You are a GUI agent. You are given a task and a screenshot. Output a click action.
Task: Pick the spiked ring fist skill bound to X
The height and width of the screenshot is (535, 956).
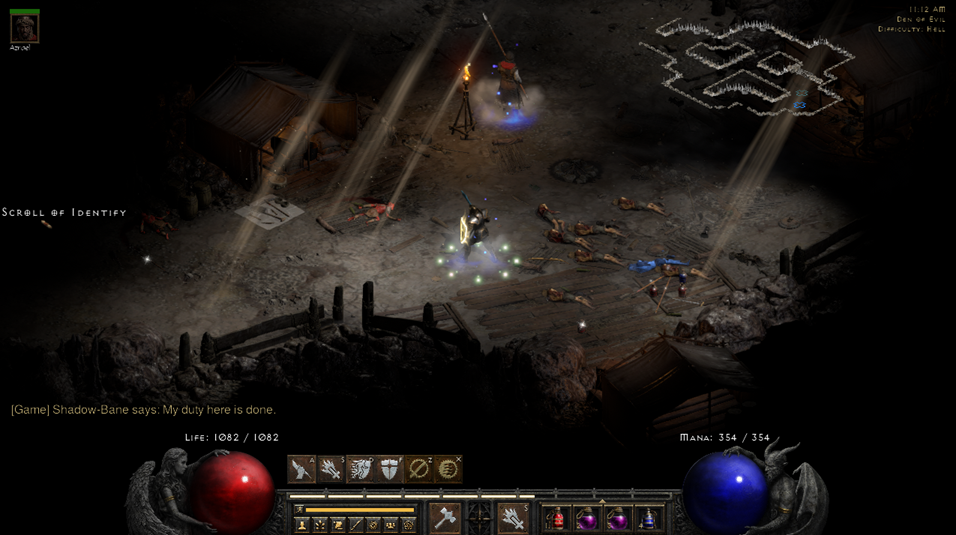click(448, 469)
